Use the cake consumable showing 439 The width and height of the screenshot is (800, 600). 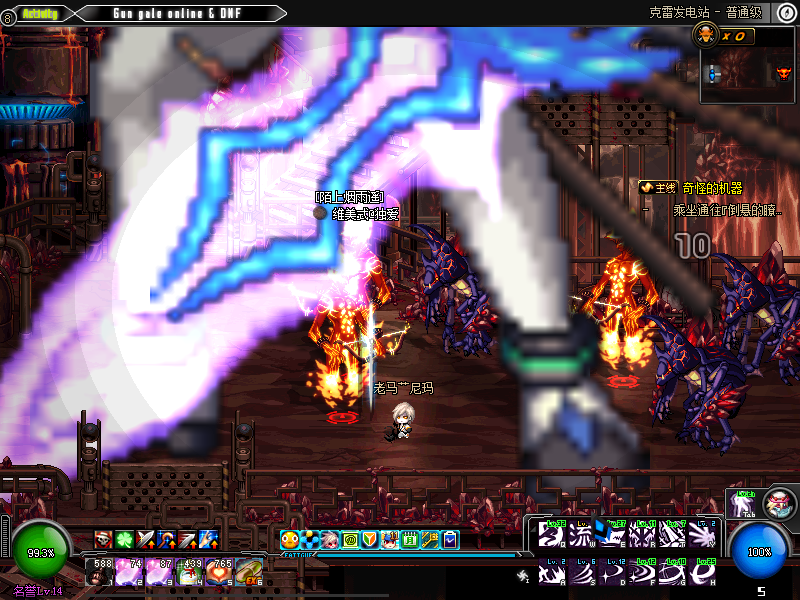[189, 571]
